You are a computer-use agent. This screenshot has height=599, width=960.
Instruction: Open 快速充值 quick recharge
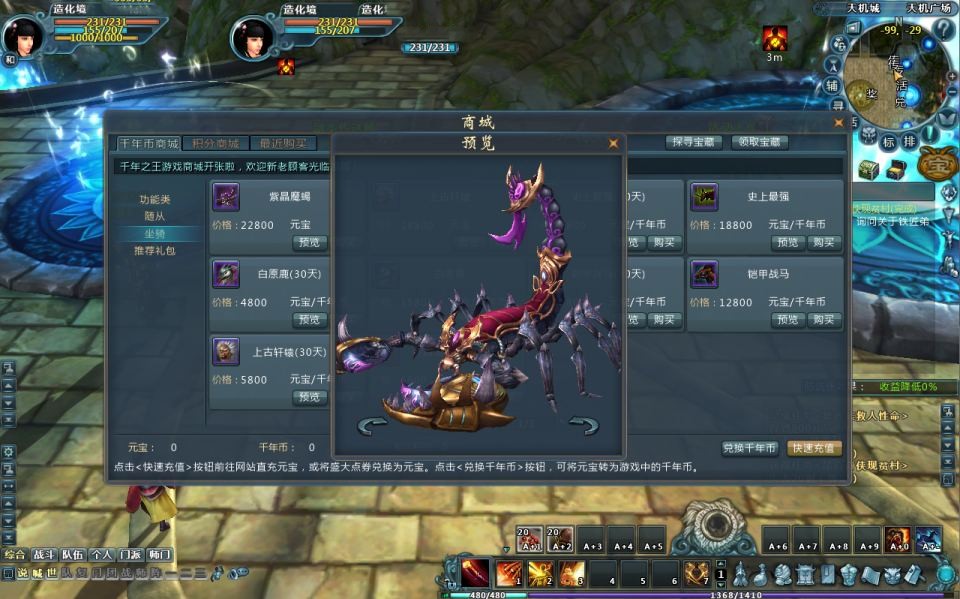pos(814,448)
